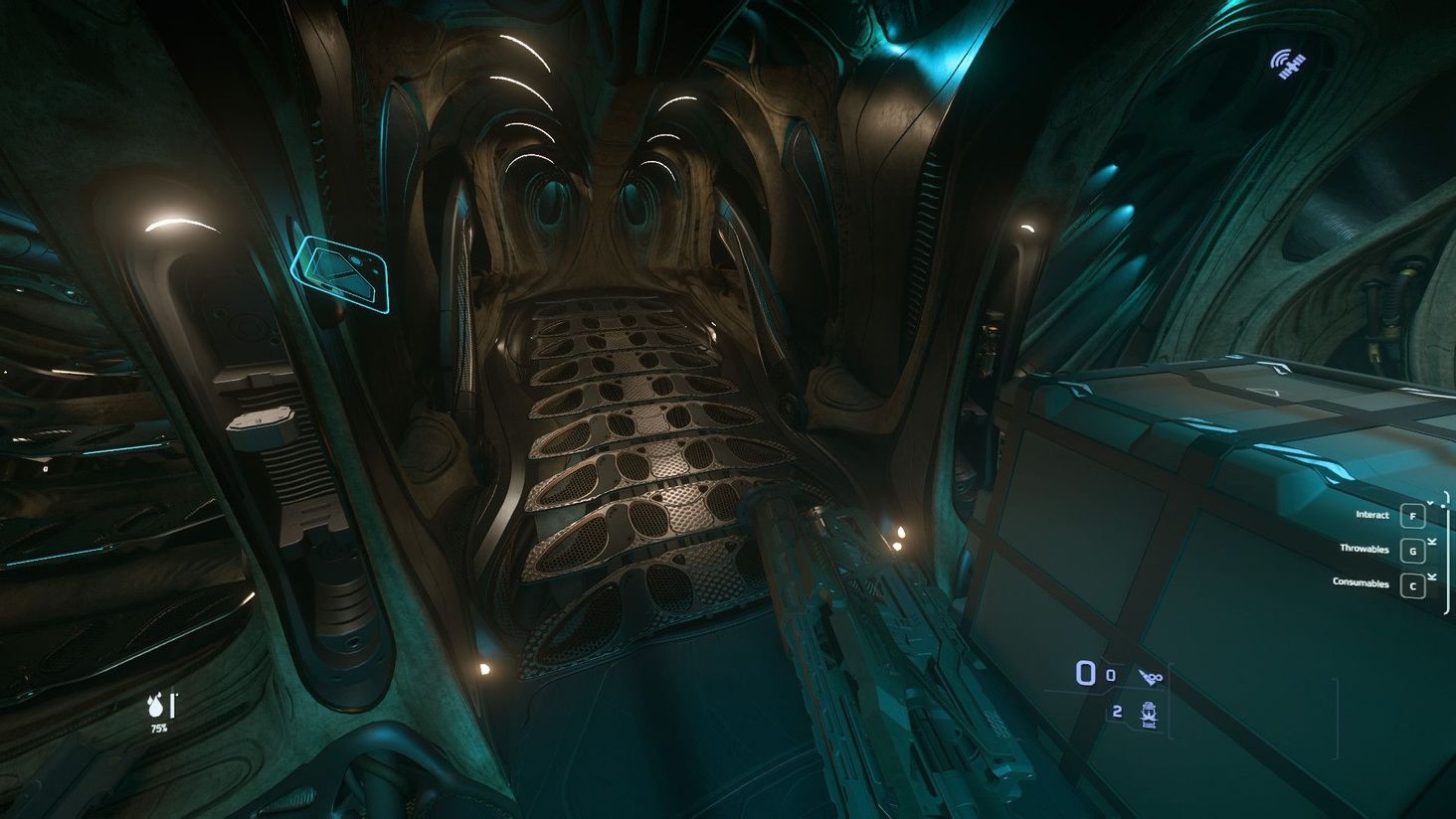
Task: Expand the chevron next to Throwables
Action: click(1432, 543)
